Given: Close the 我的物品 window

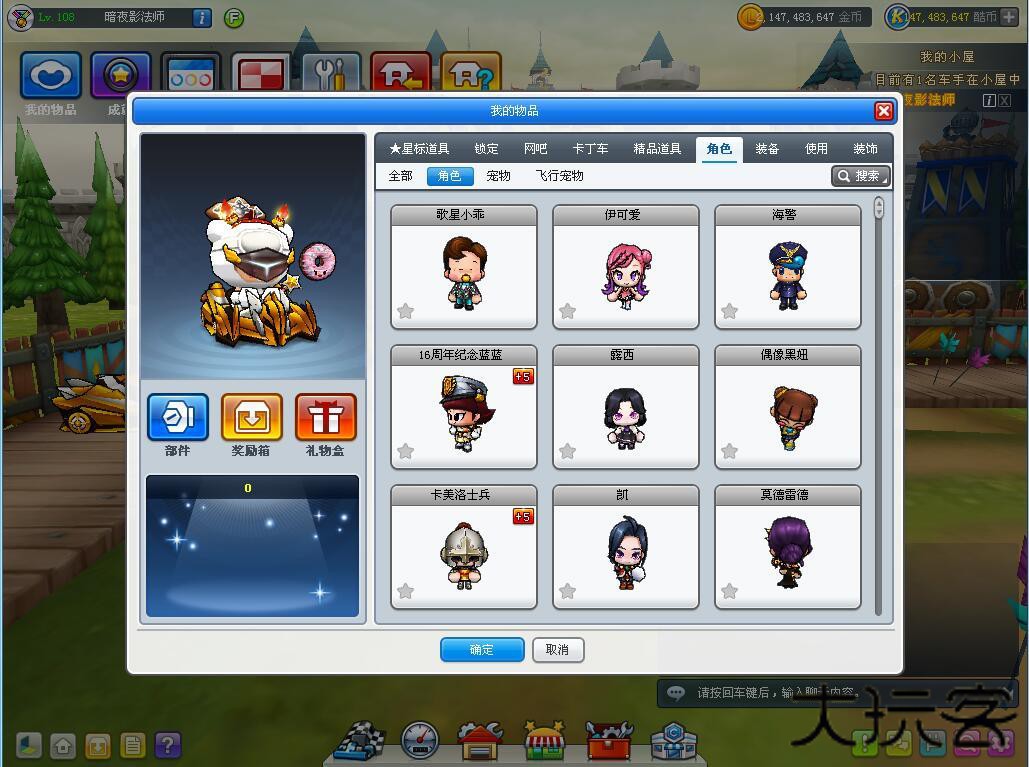Looking at the screenshot, I should [x=883, y=111].
